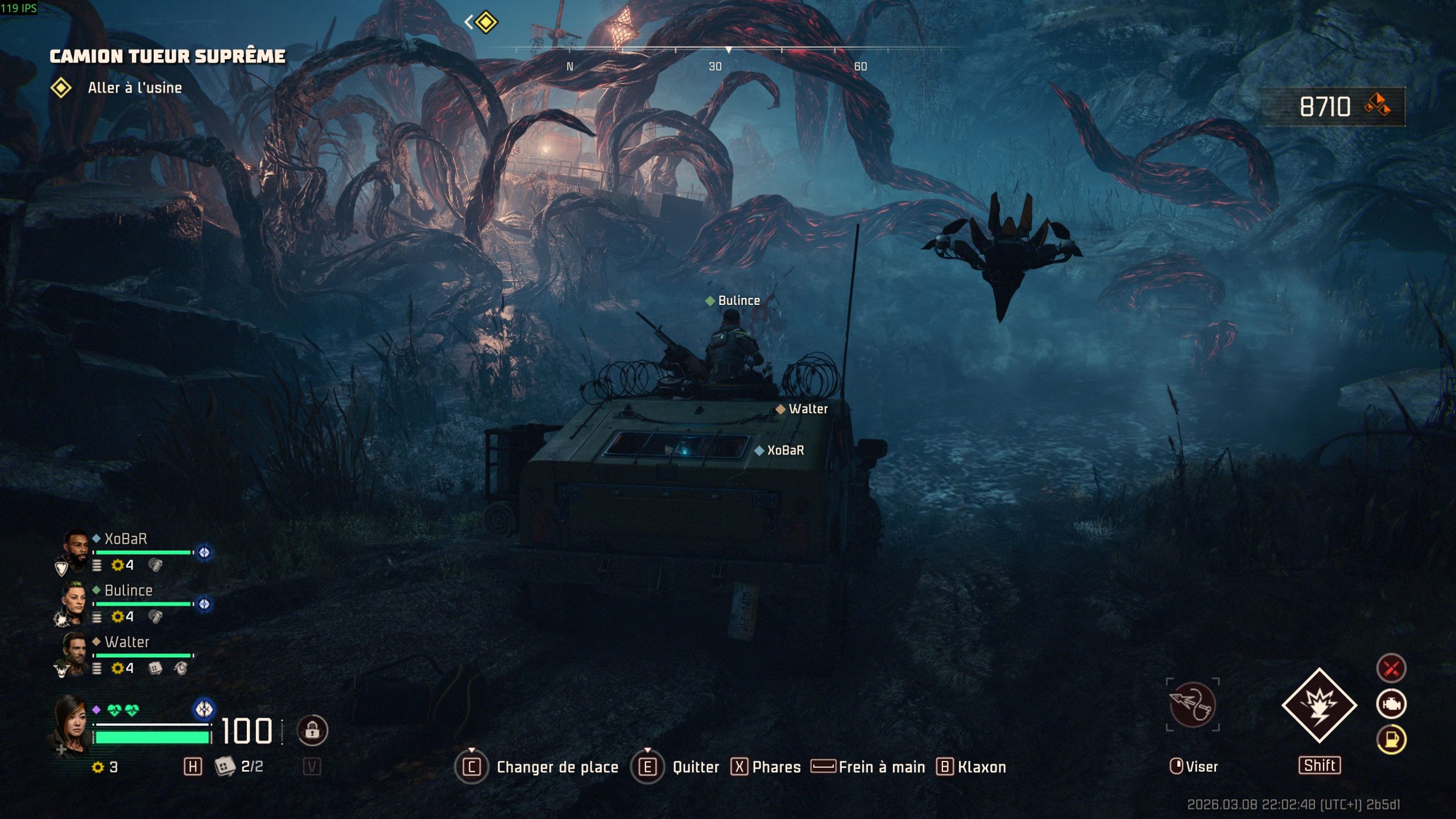
Task: Use the medkit item showing 2/2
Action: pyautogui.click(x=225, y=766)
